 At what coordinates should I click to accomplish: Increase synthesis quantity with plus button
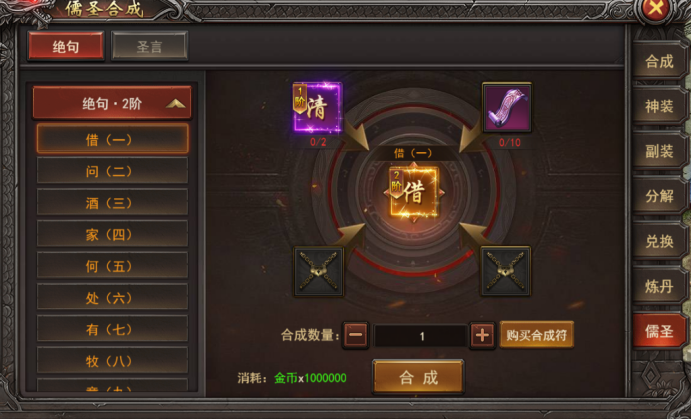pyautogui.click(x=482, y=336)
